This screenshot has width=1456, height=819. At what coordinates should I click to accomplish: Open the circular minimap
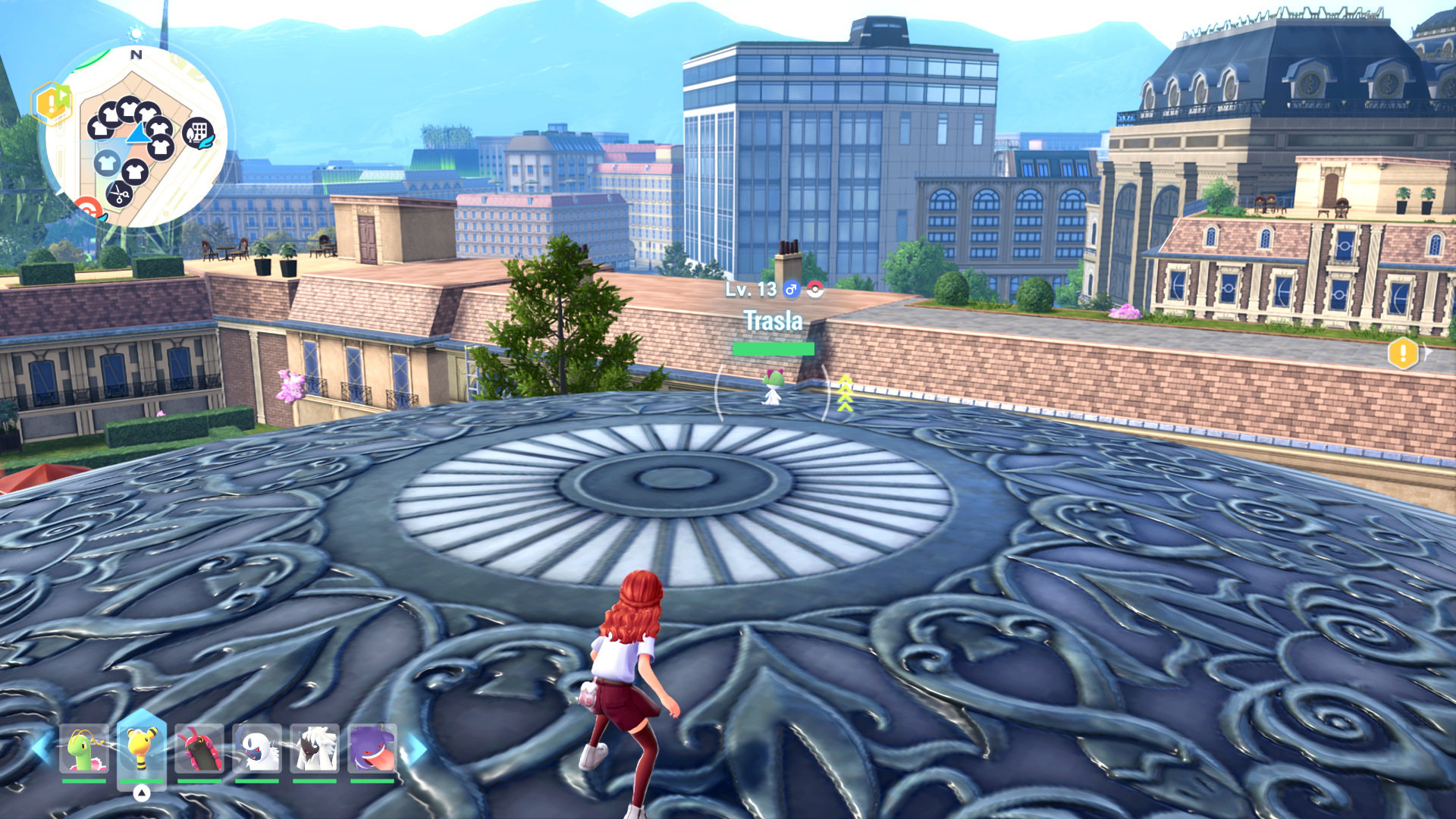coord(136,136)
